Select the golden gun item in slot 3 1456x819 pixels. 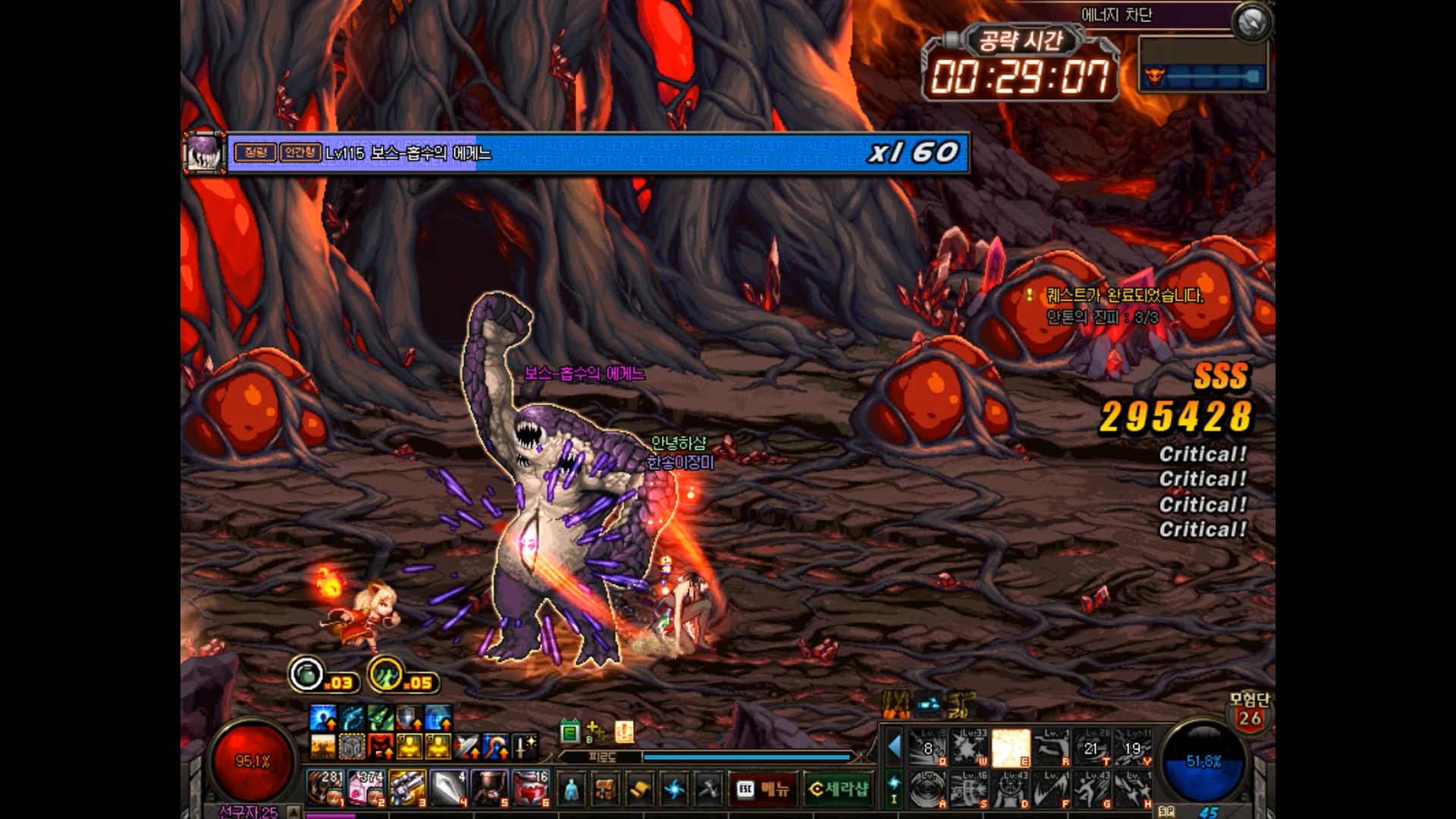click(x=407, y=787)
